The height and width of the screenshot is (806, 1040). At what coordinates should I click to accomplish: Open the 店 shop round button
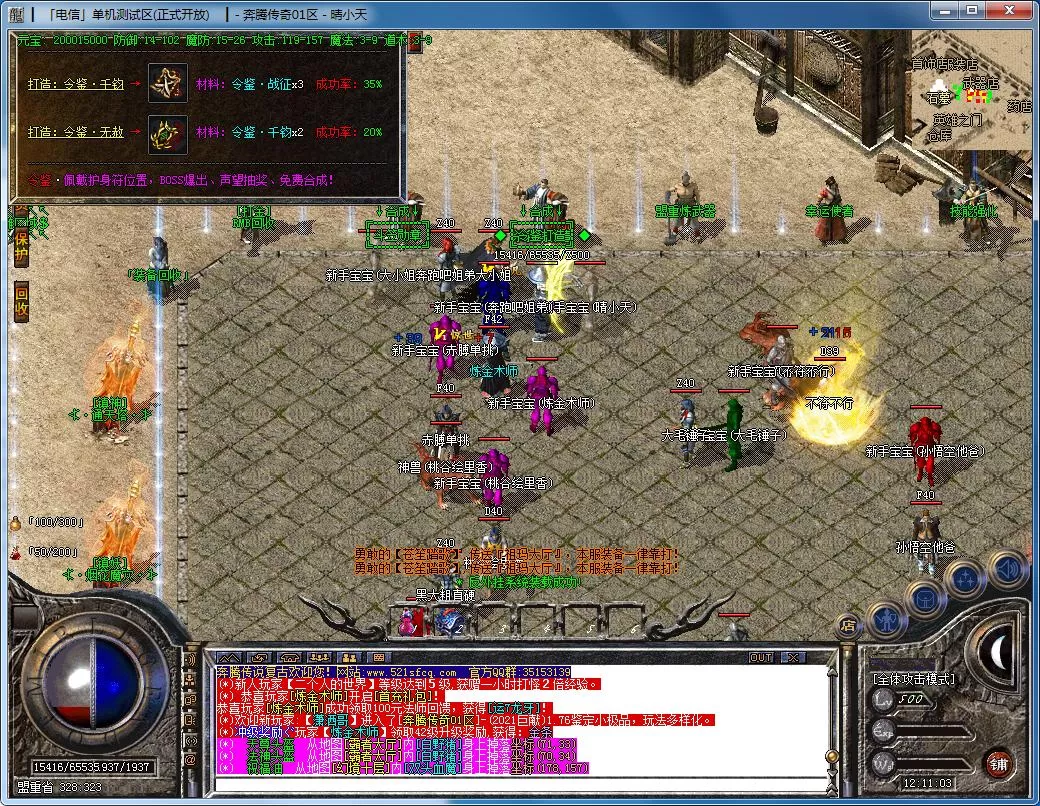pos(847,626)
